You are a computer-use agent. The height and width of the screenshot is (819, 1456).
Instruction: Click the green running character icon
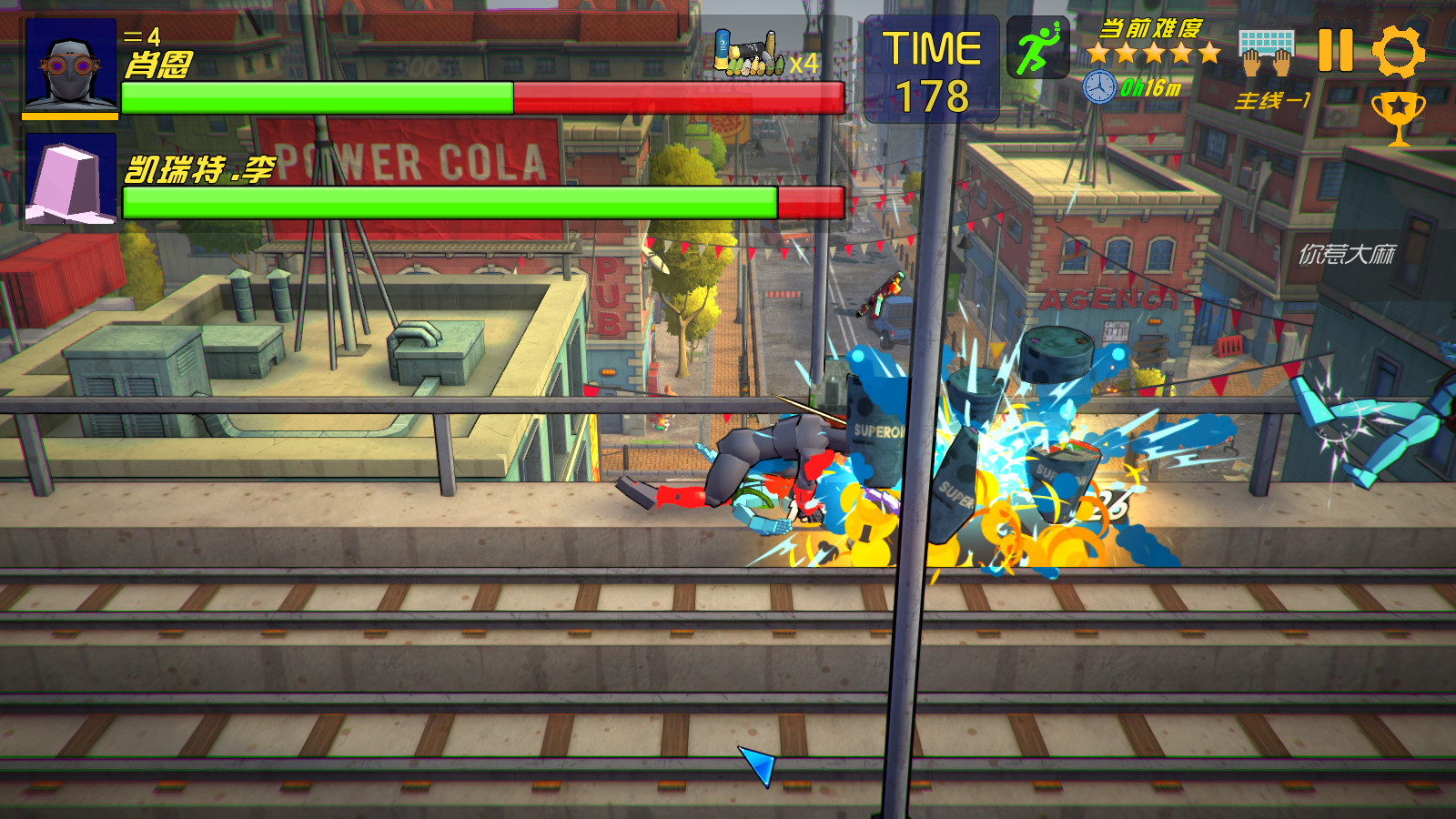[x=1037, y=47]
